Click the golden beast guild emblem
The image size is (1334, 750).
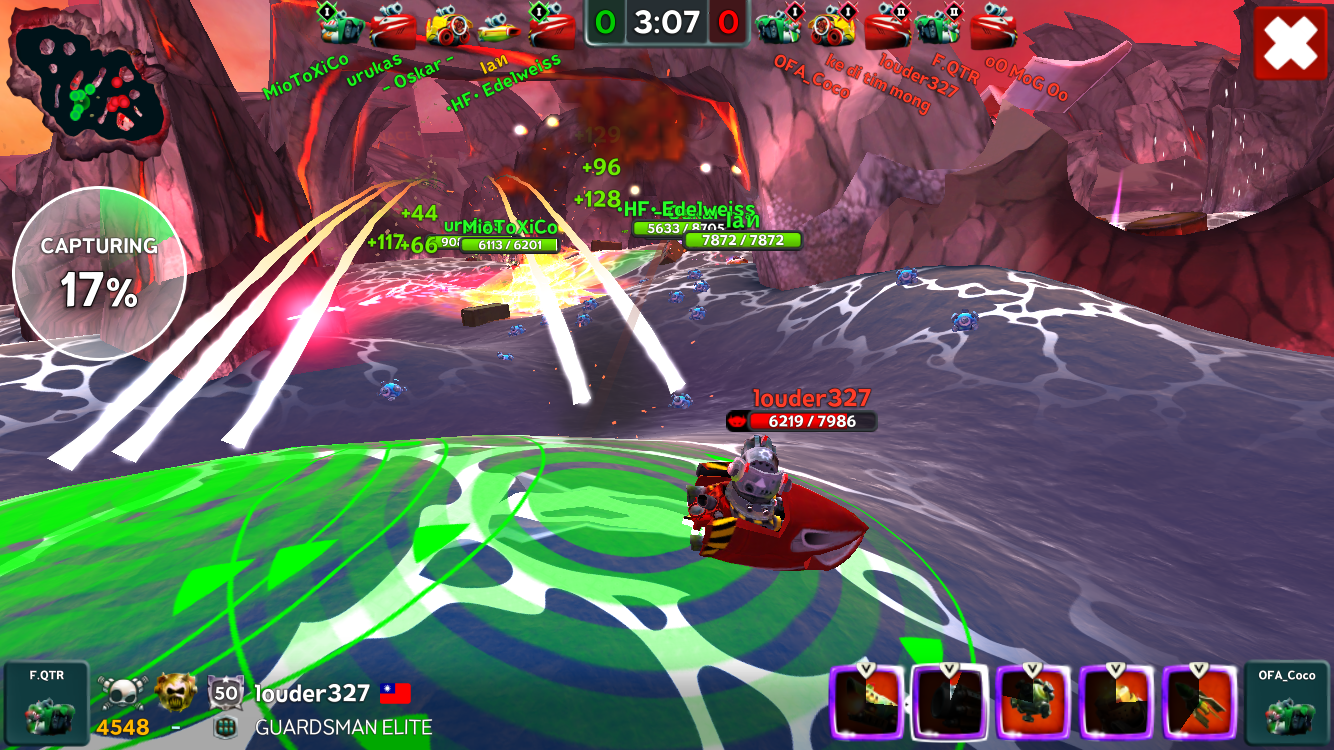[x=175, y=692]
